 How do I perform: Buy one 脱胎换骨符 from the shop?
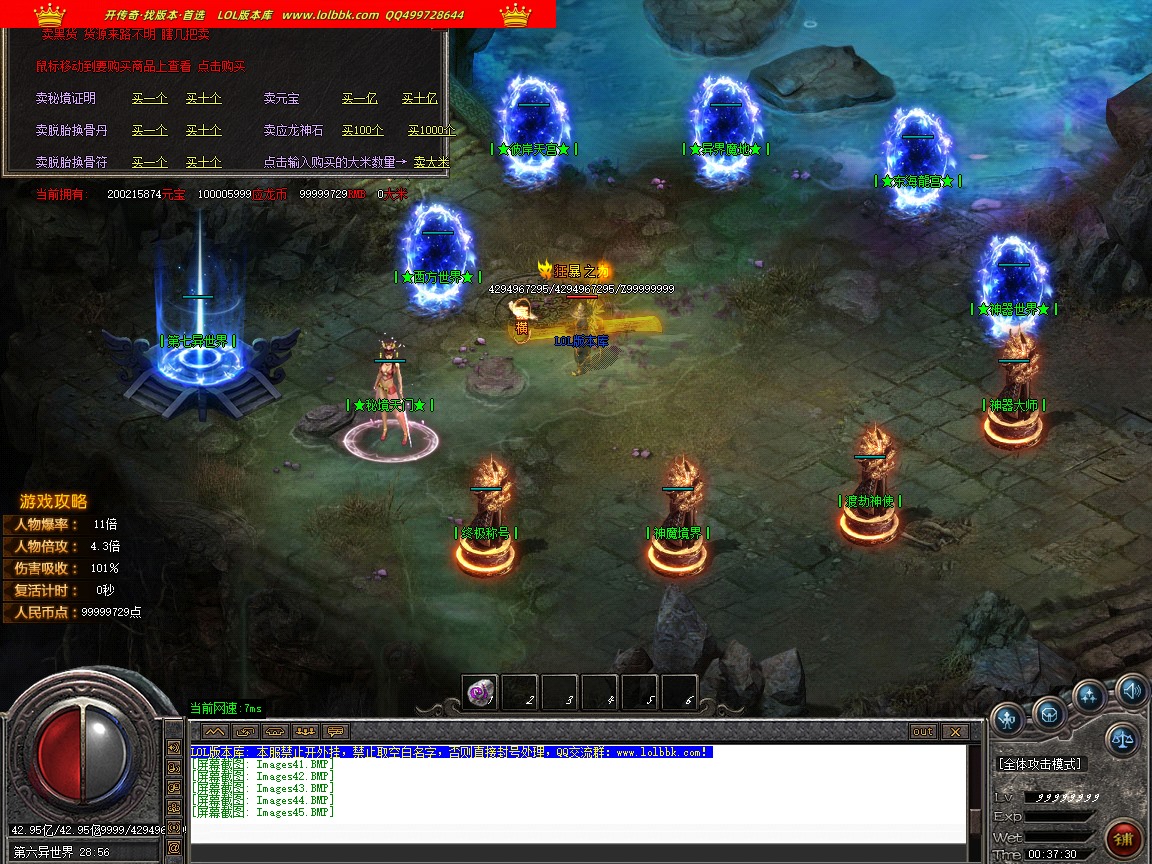click(149, 162)
